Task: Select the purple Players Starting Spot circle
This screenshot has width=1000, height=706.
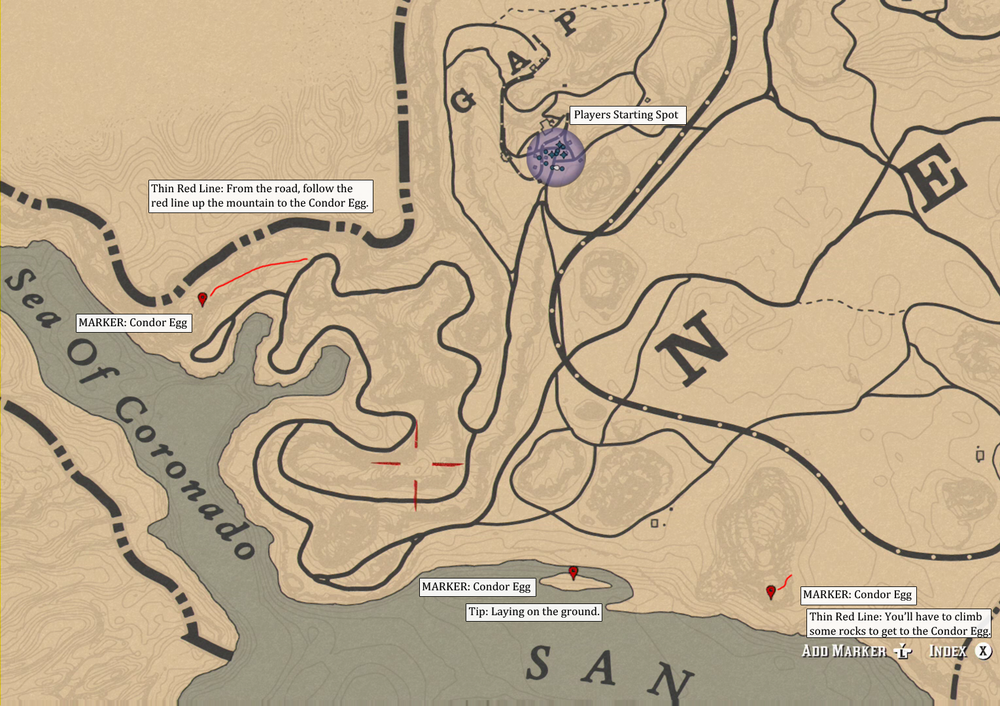Action: (555, 157)
